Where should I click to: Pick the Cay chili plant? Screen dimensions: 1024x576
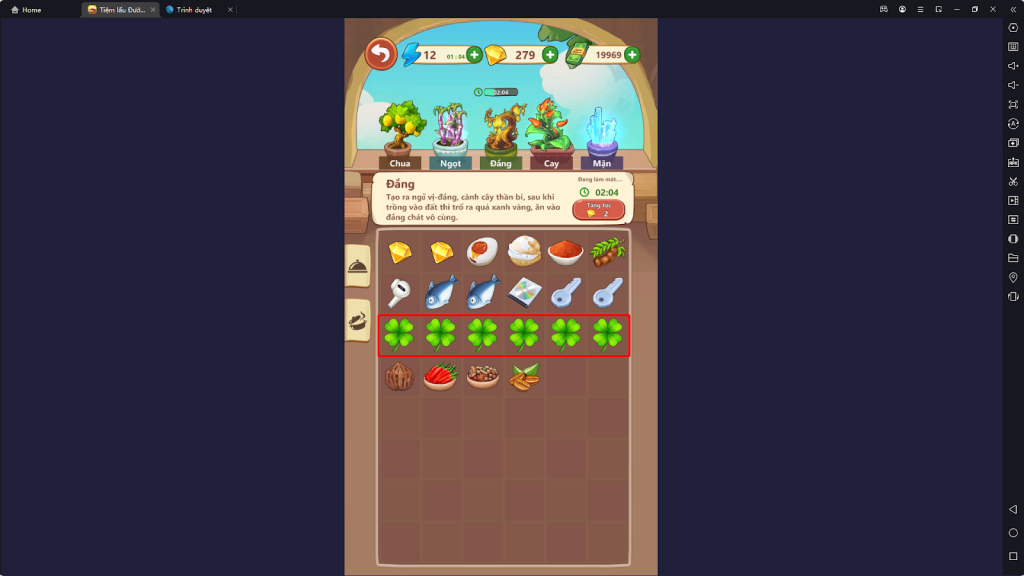(550, 132)
